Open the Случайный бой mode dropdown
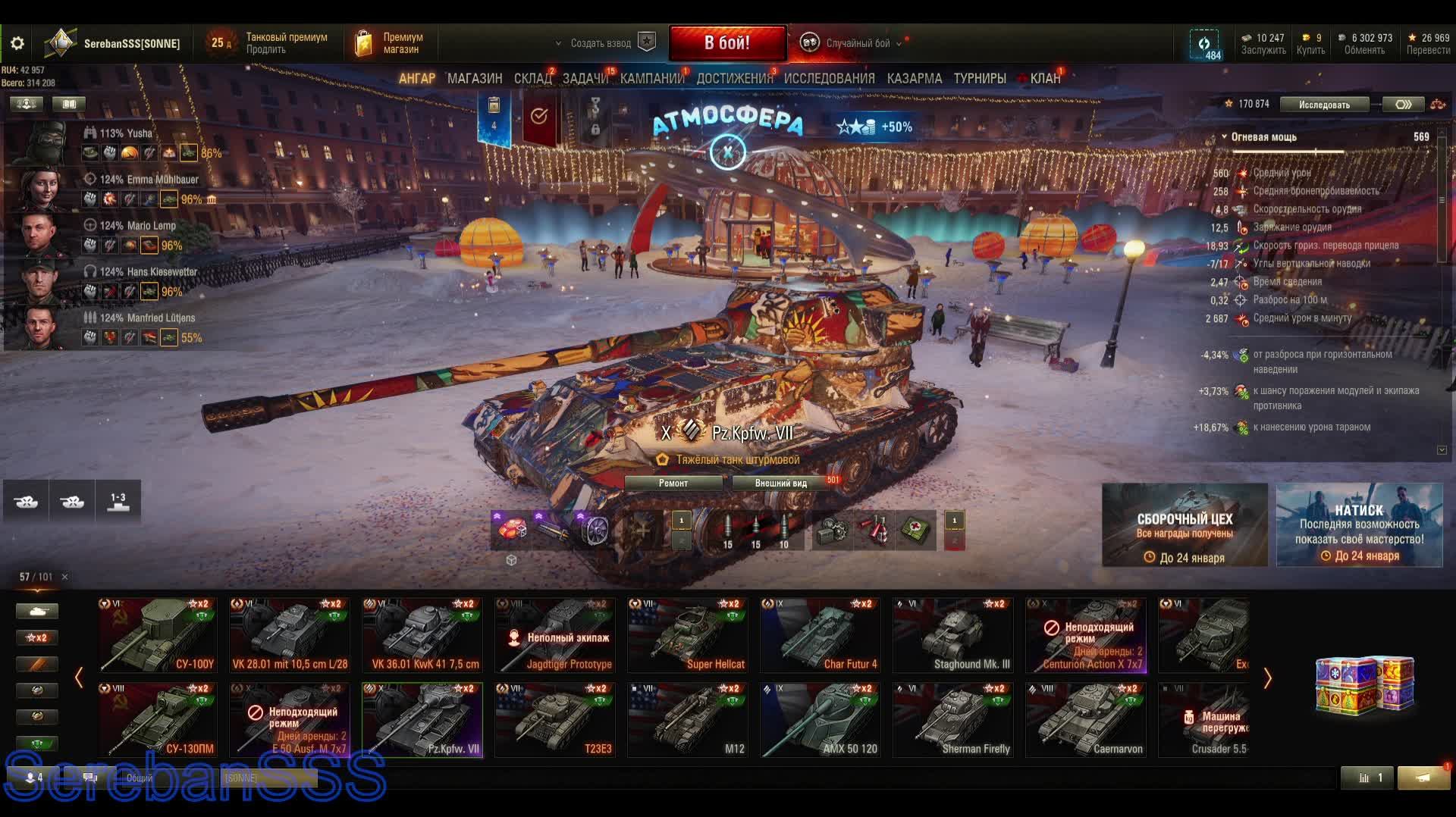The width and height of the screenshot is (1456, 817). (x=857, y=43)
